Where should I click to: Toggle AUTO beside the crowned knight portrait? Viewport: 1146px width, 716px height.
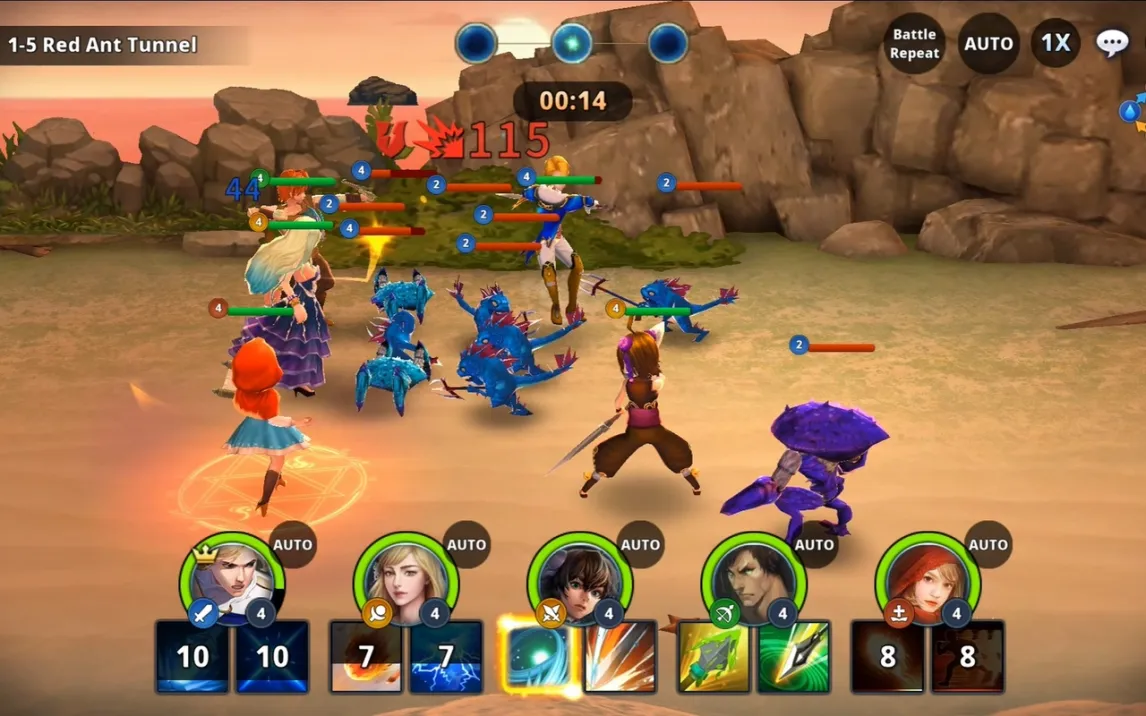(x=293, y=545)
